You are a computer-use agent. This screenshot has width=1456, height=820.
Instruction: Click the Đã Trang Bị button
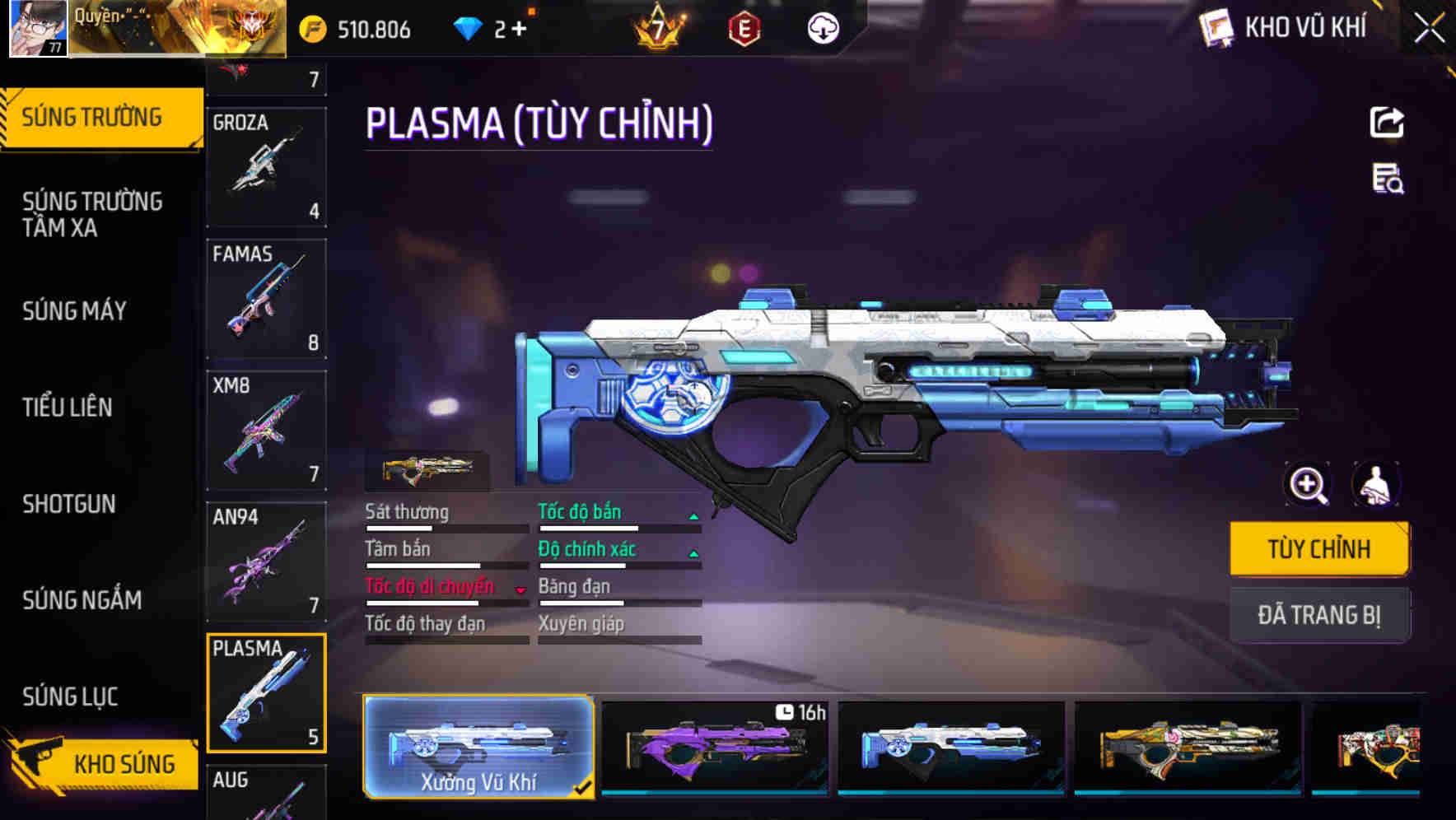click(1318, 614)
